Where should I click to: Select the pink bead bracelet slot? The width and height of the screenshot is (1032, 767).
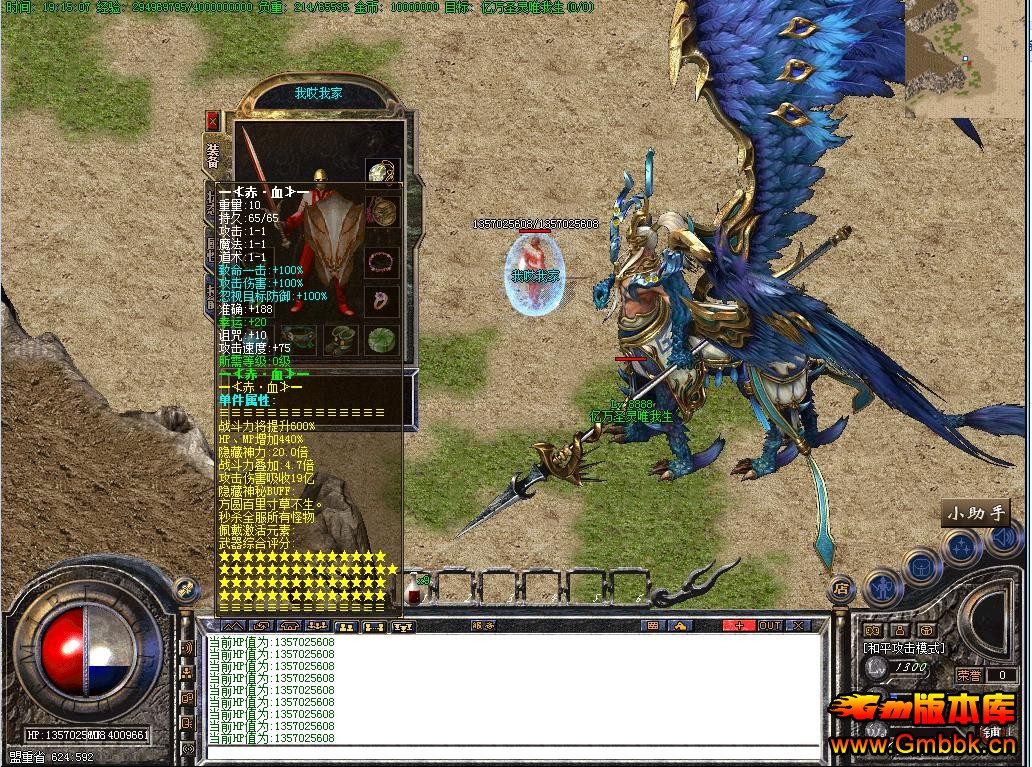pos(380,262)
